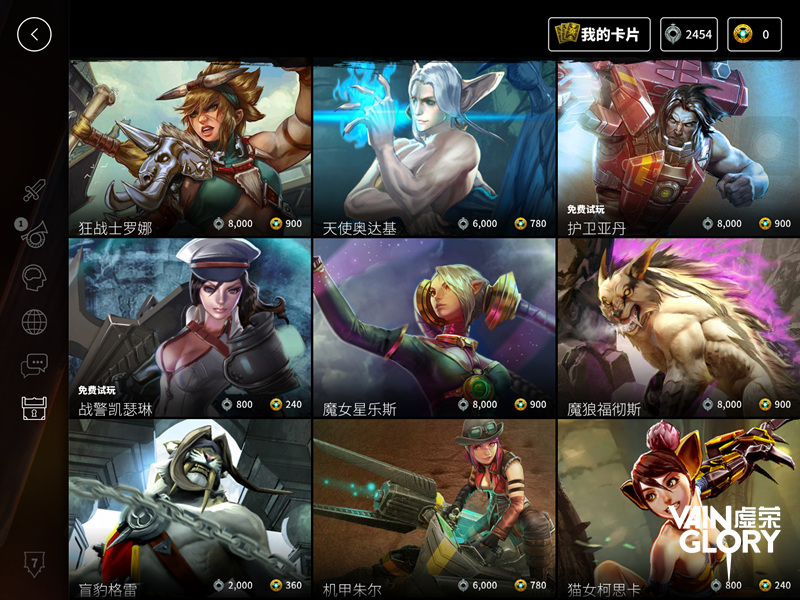The width and height of the screenshot is (800, 600).
Task: Open hero card 机甲朱尔
Action: coord(433,508)
